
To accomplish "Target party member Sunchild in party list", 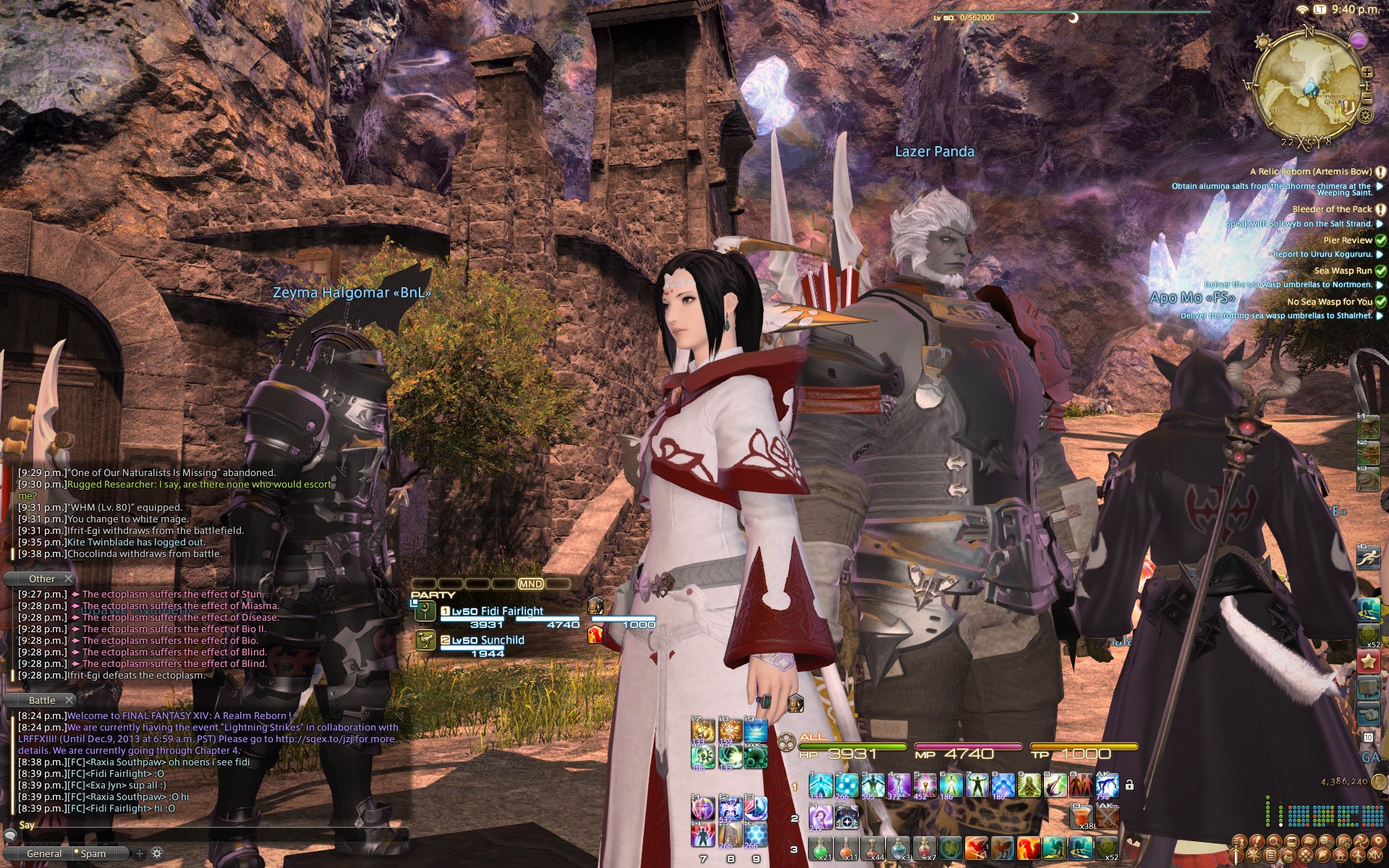I will point(487,640).
